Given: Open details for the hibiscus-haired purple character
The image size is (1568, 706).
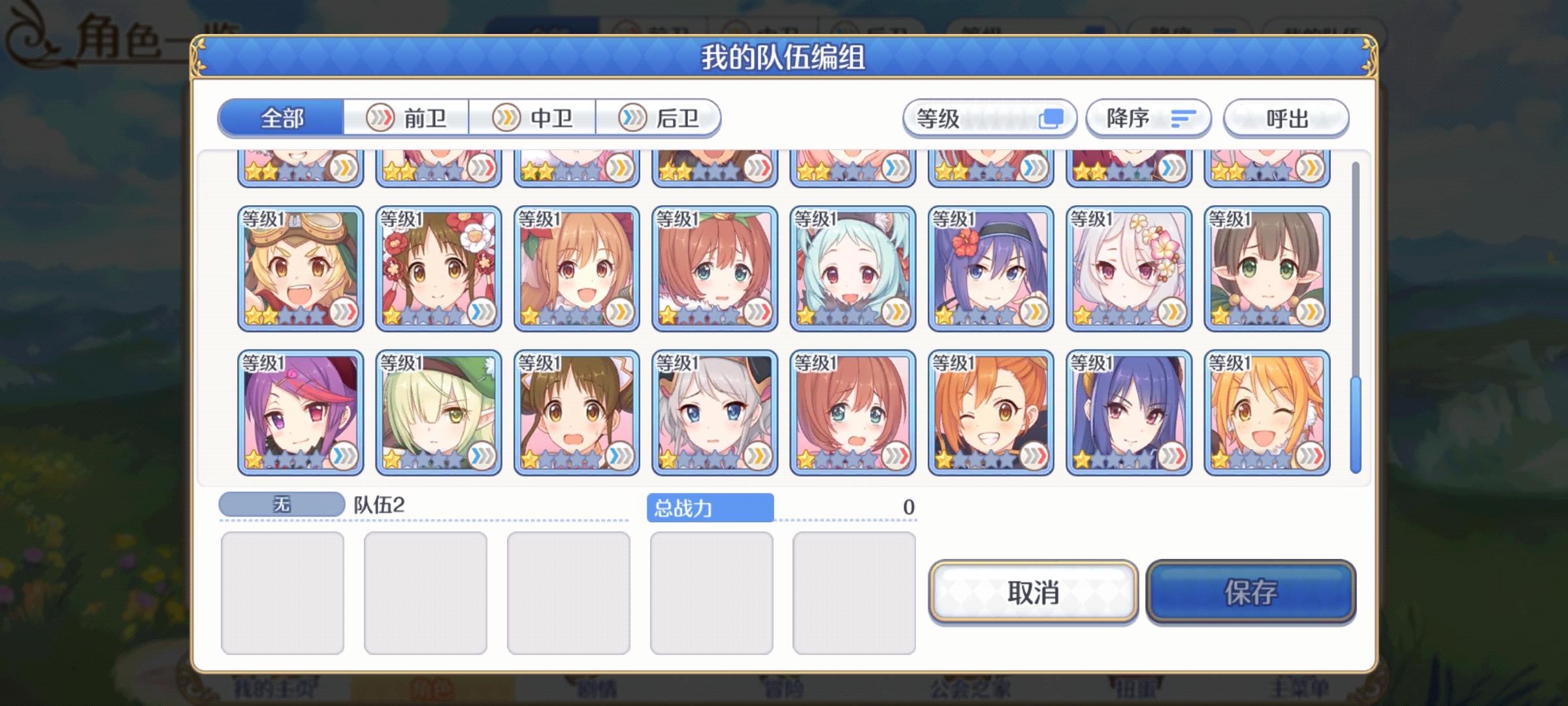Looking at the screenshot, I should click(990, 268).
